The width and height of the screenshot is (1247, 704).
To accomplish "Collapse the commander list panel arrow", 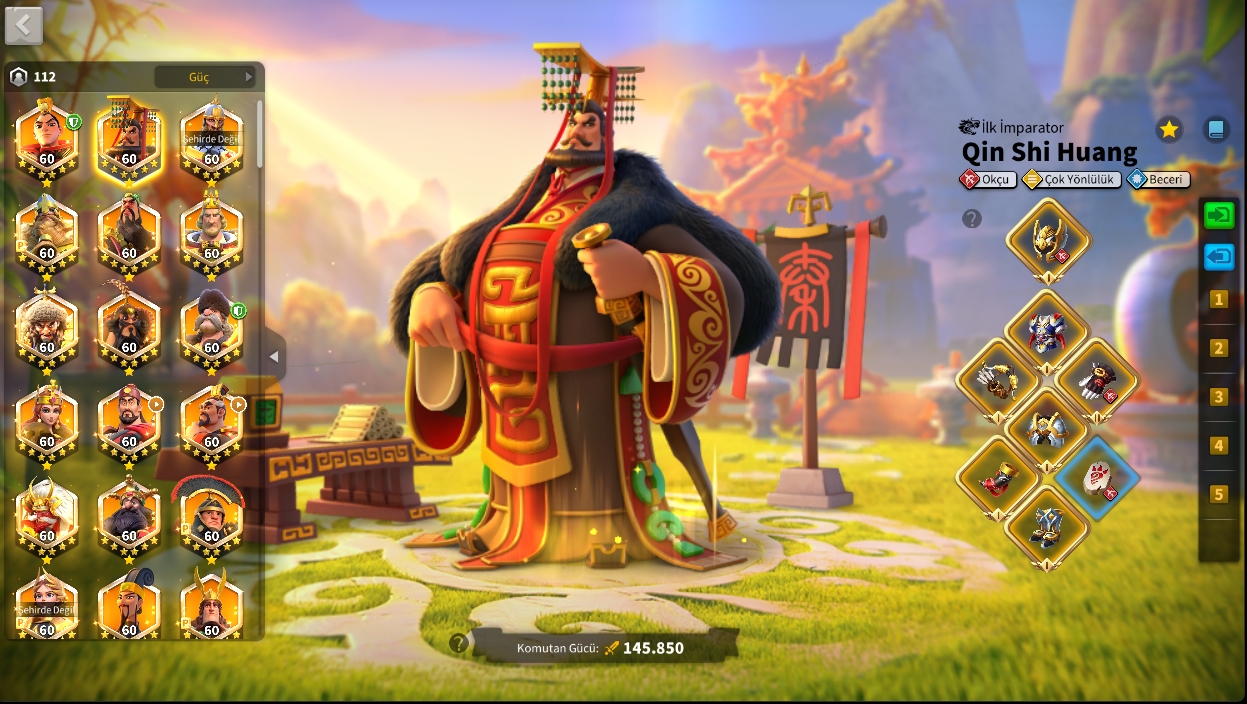I will (274, 357).
